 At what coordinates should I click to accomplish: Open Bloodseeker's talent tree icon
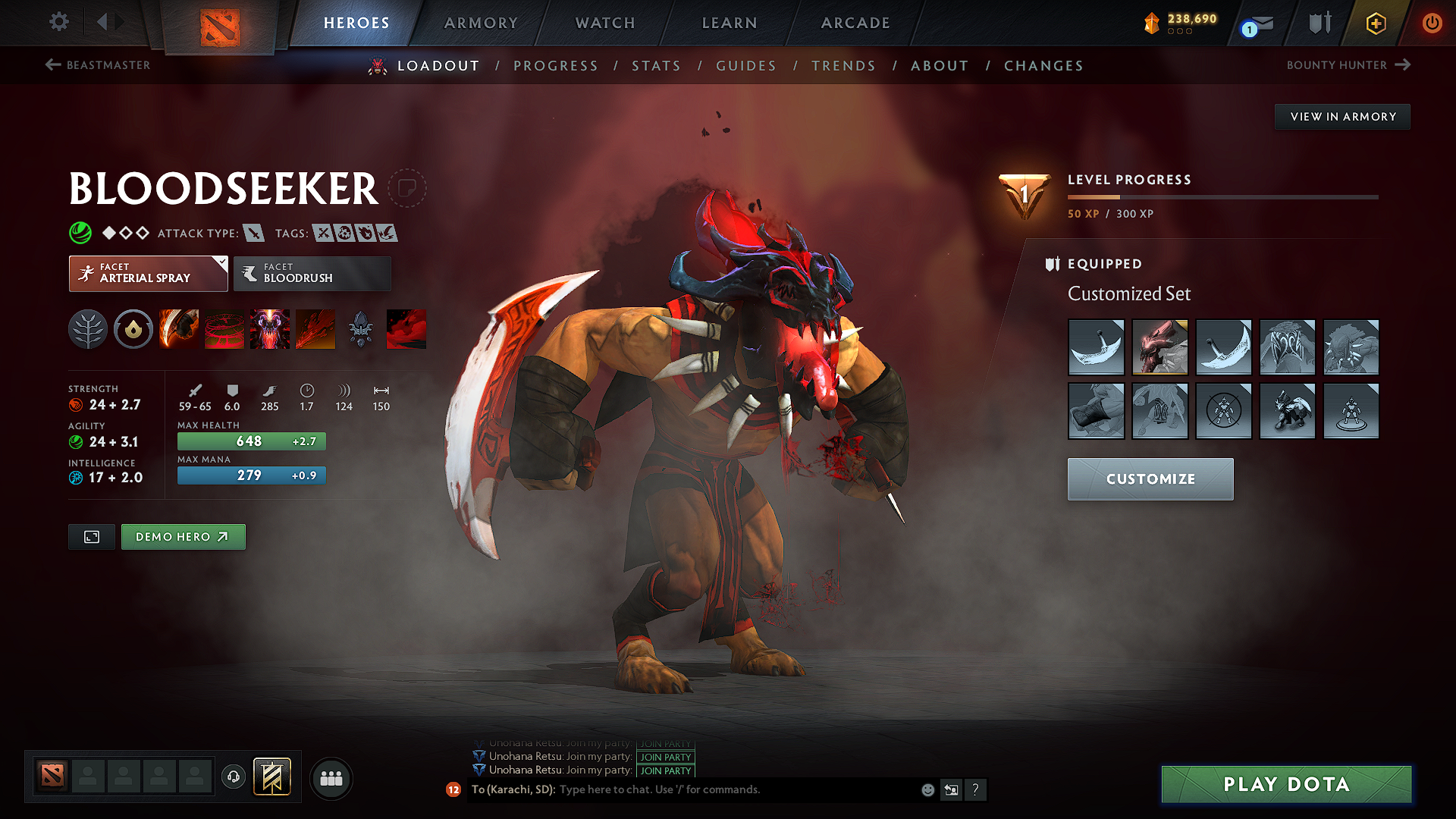click(x=88, y=329)
